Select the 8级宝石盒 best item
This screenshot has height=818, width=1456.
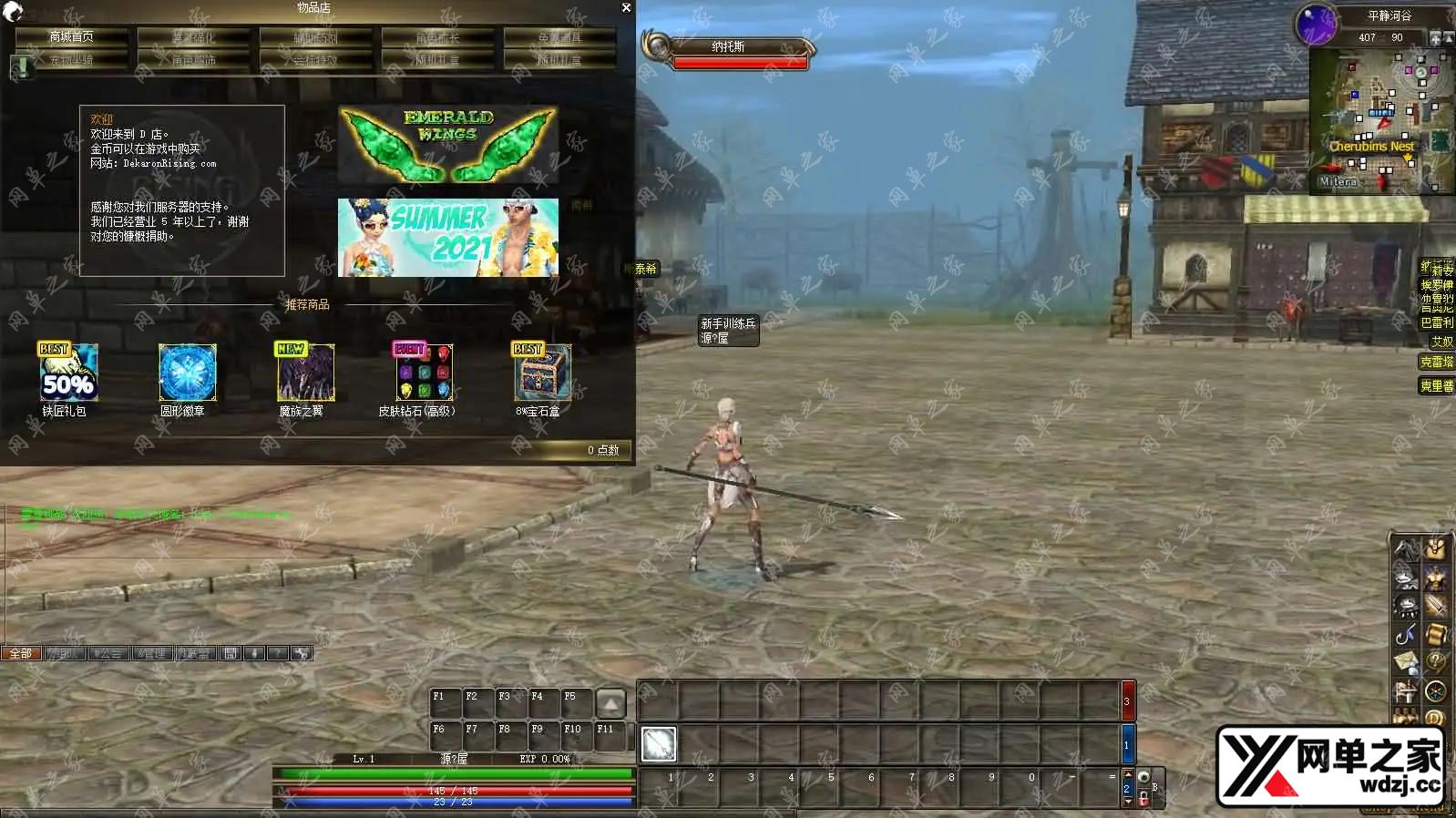coord(542,373)
